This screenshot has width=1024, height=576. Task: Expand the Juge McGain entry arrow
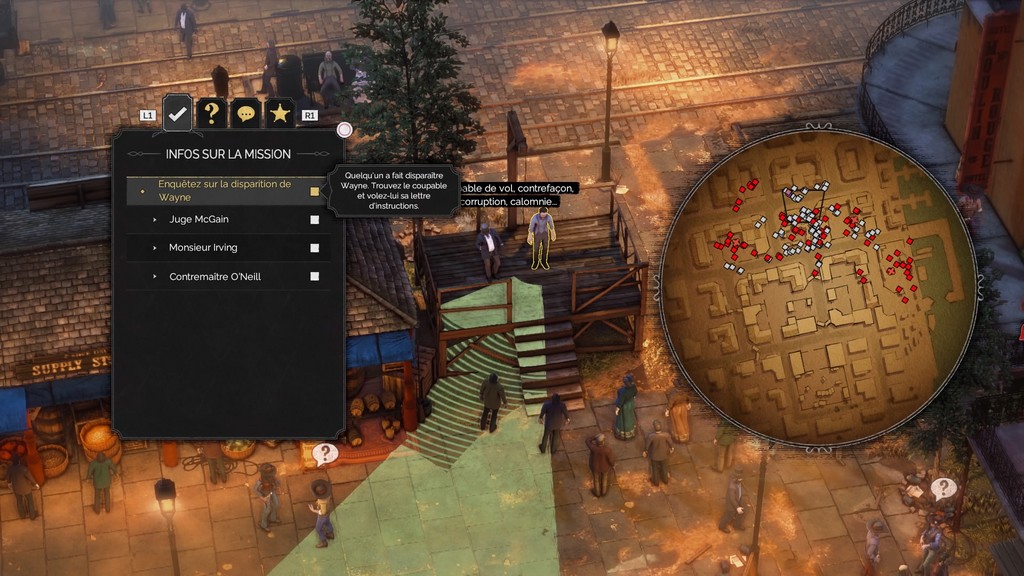point(155,219)
